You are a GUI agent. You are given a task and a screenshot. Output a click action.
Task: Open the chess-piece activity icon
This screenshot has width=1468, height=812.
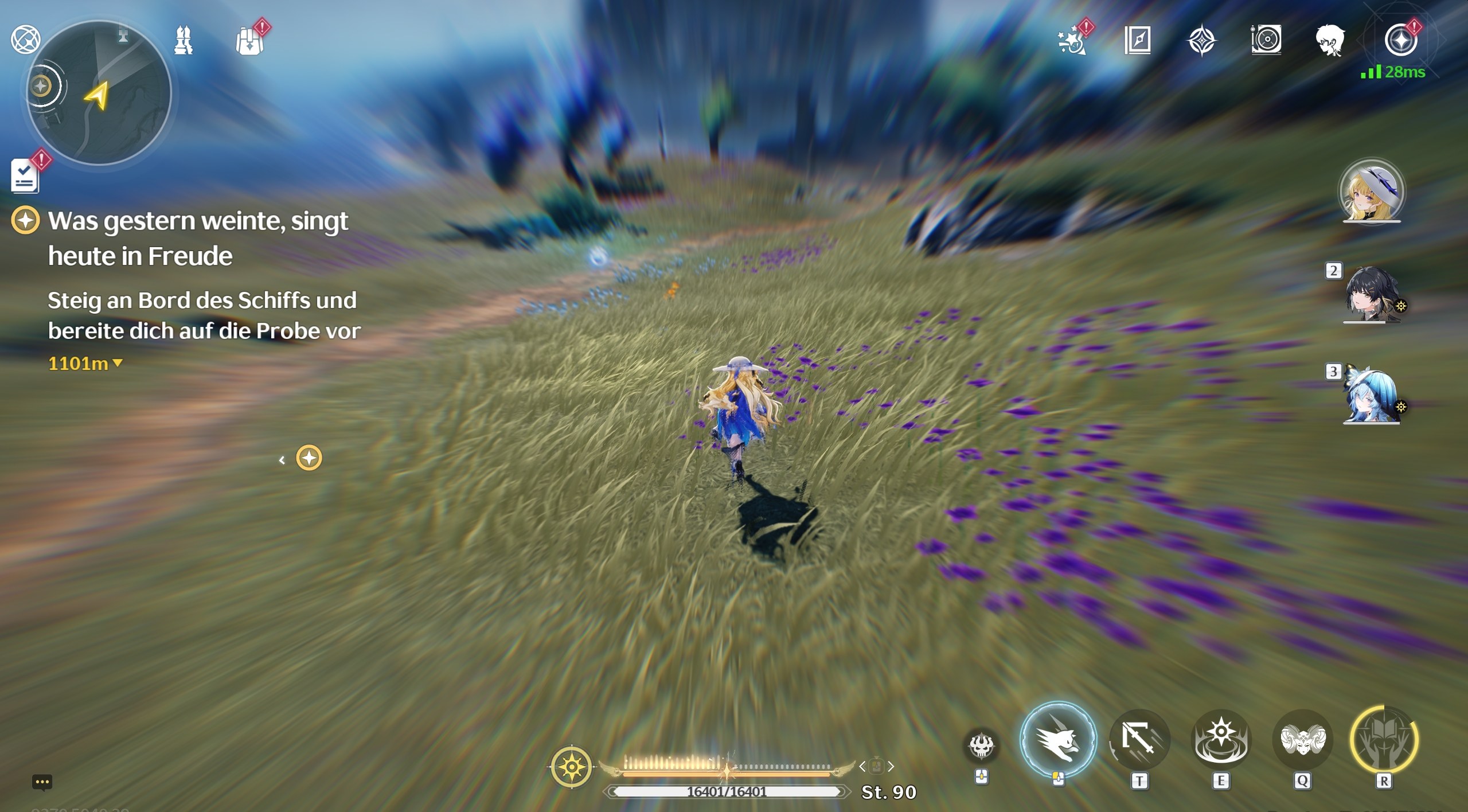(x=182, y=39)
